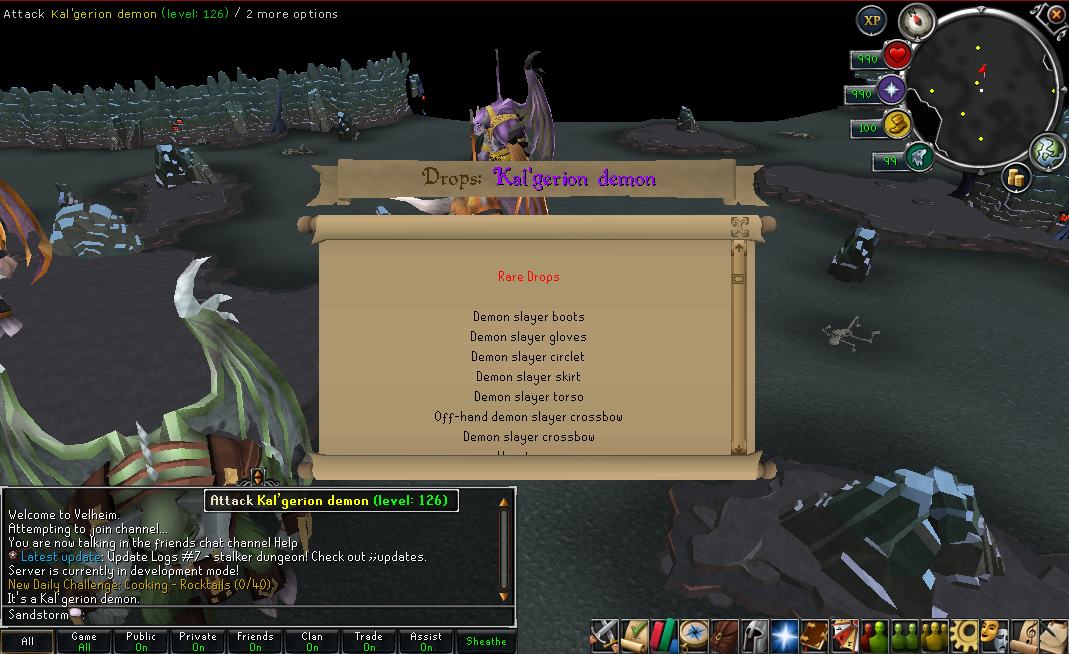Toggle the XP counter button
The width and height of the screenshot is (1069, 654).
[x=871, y=21]
